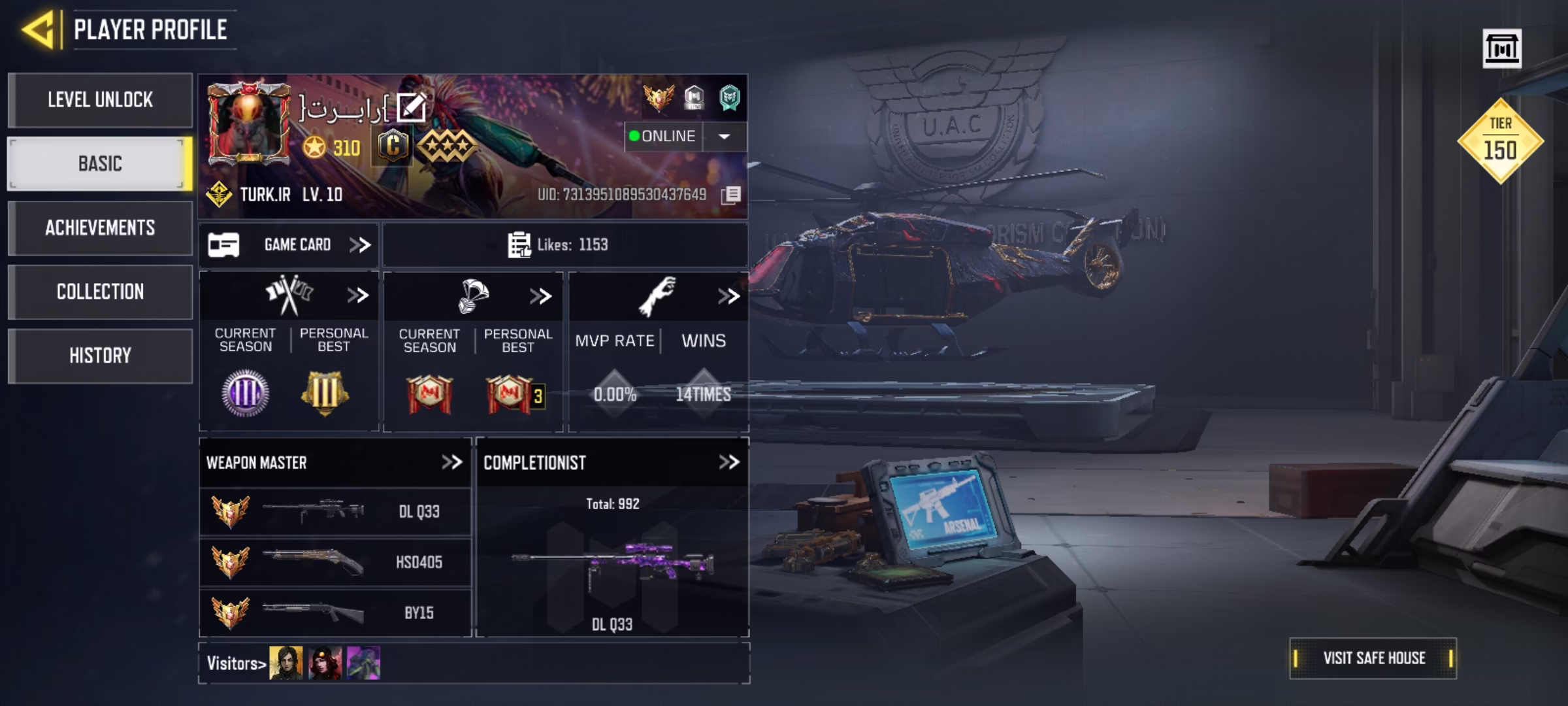Expand the Weapon Master panel

450,462
